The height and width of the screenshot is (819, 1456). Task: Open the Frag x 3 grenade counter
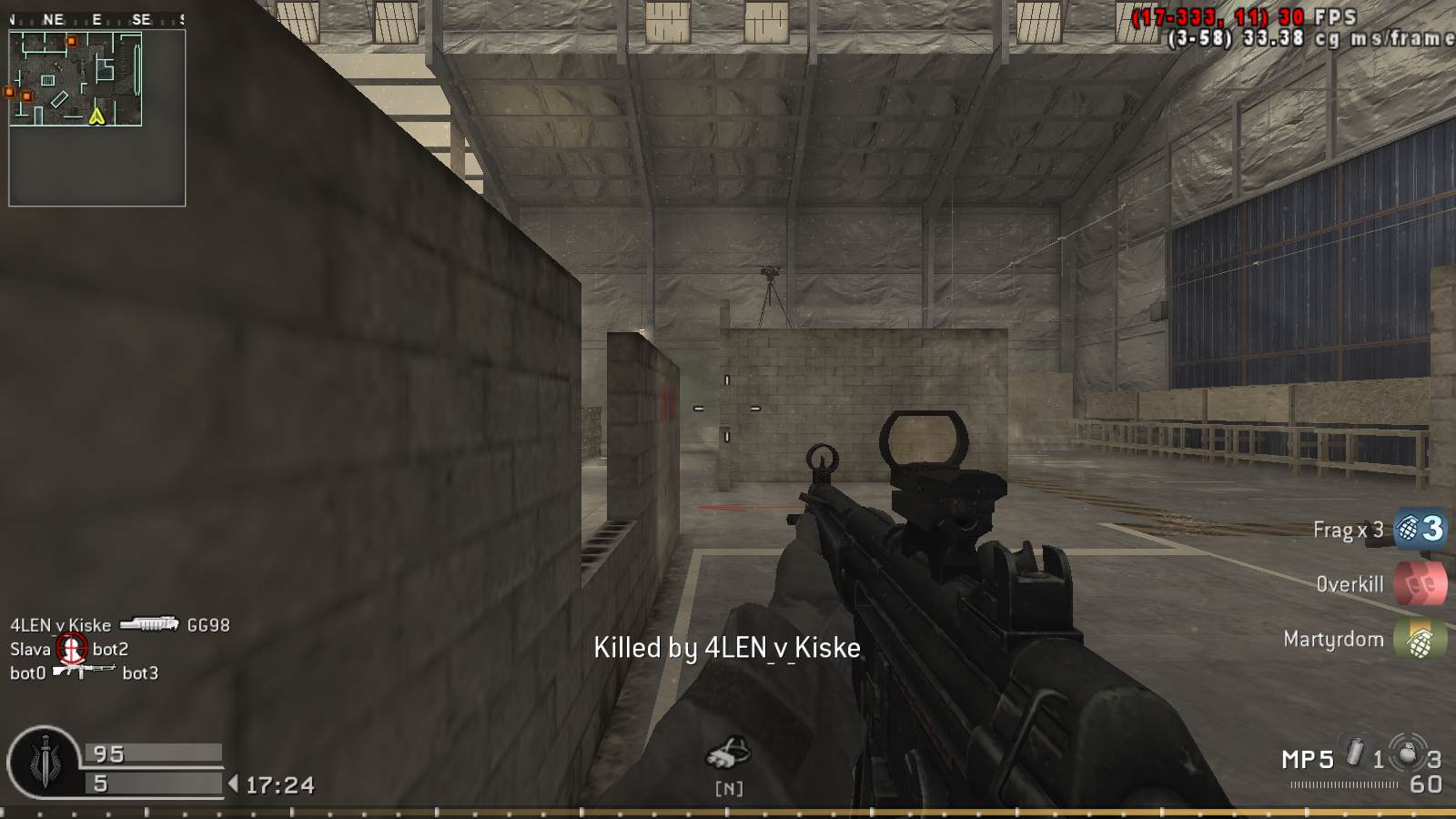coord(1349,529)
